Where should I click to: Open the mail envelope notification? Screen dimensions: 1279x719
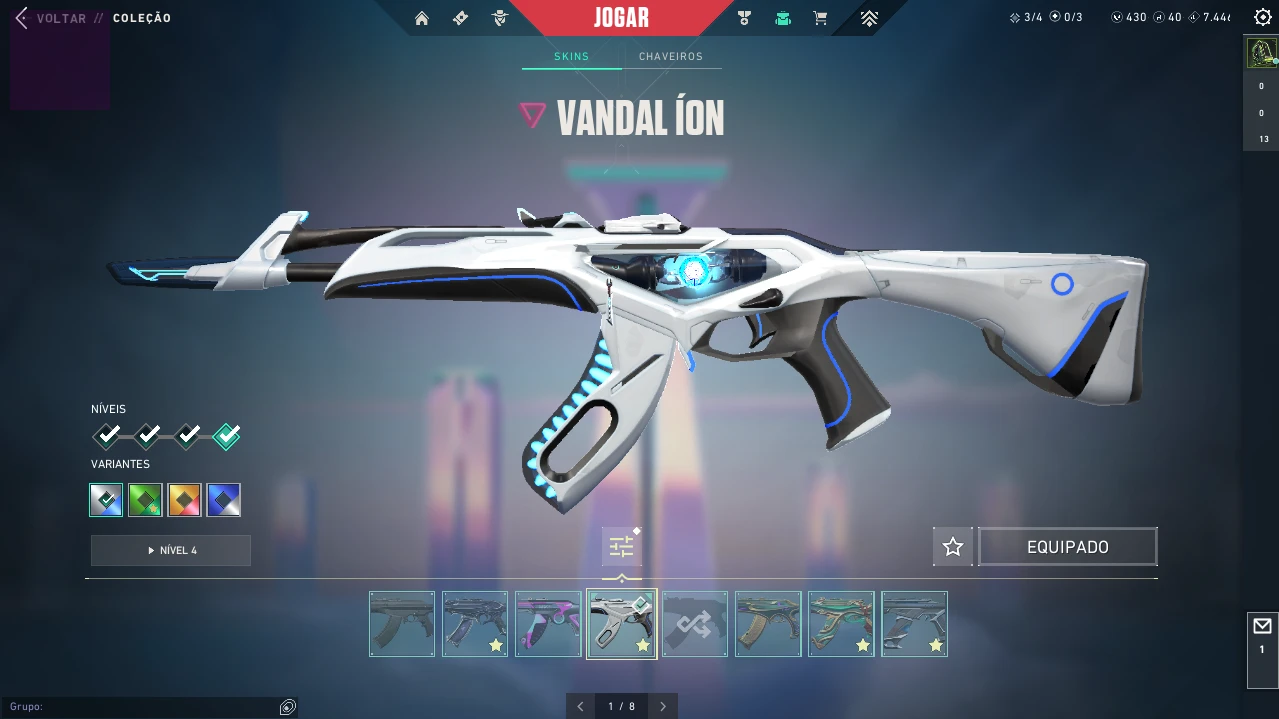click(x=1262, y=627)
